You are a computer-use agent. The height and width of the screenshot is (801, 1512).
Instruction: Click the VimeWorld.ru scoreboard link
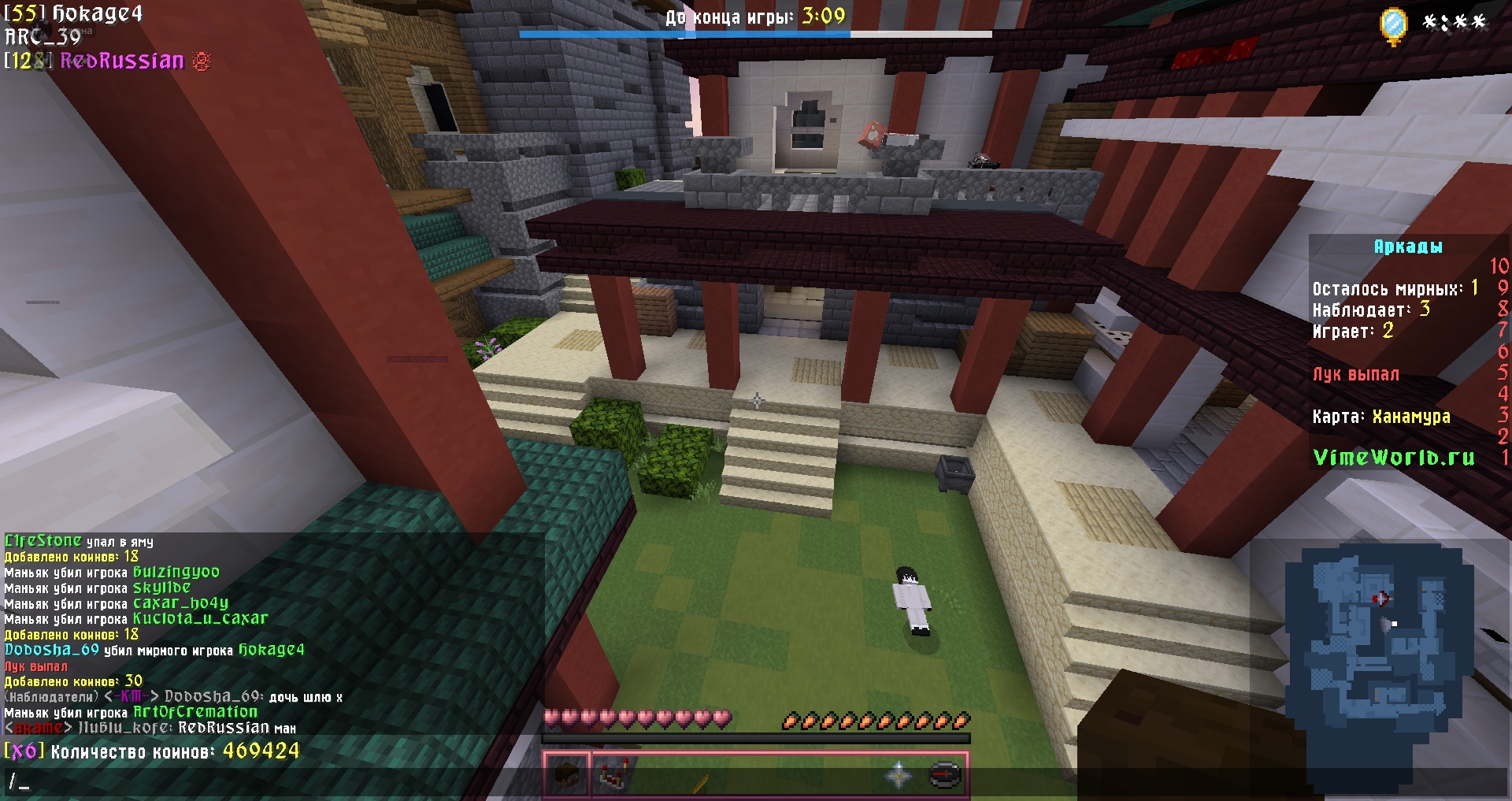(x=1394, y=458)
